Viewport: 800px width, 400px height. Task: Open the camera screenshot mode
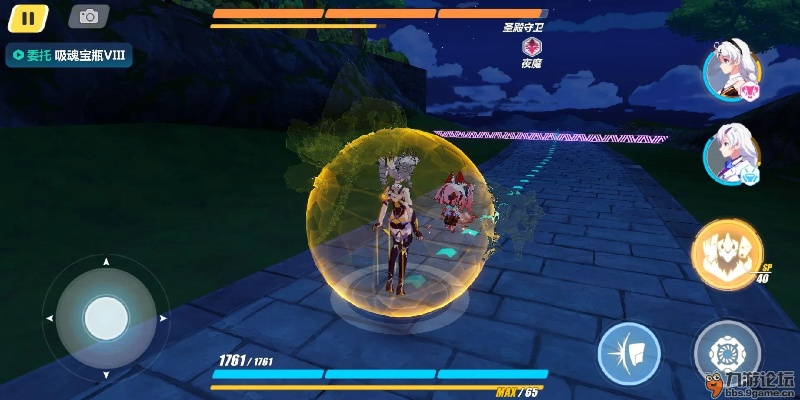[x=89, y=16]
